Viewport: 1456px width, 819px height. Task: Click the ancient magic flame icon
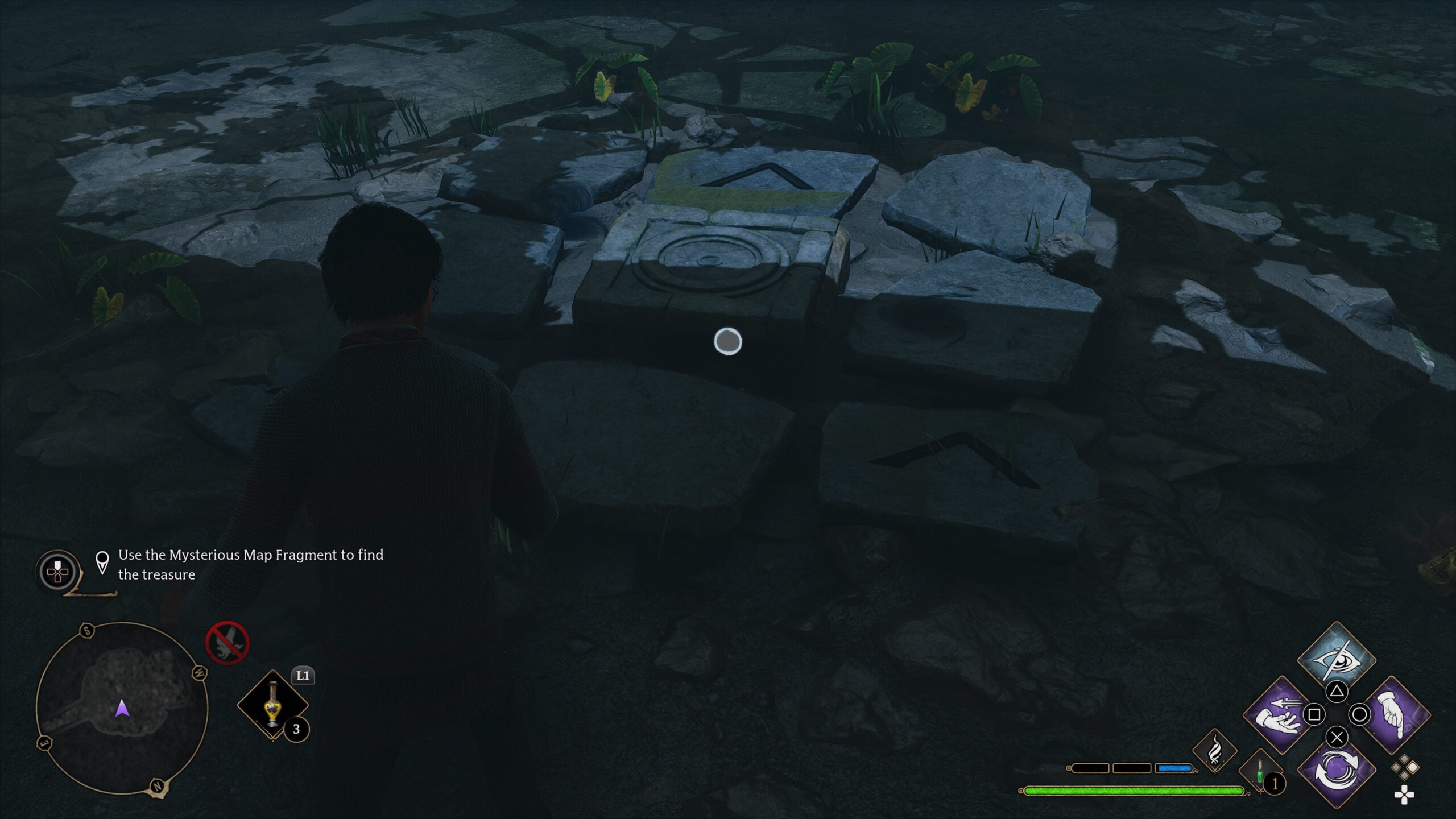[x=1214, y=751]
